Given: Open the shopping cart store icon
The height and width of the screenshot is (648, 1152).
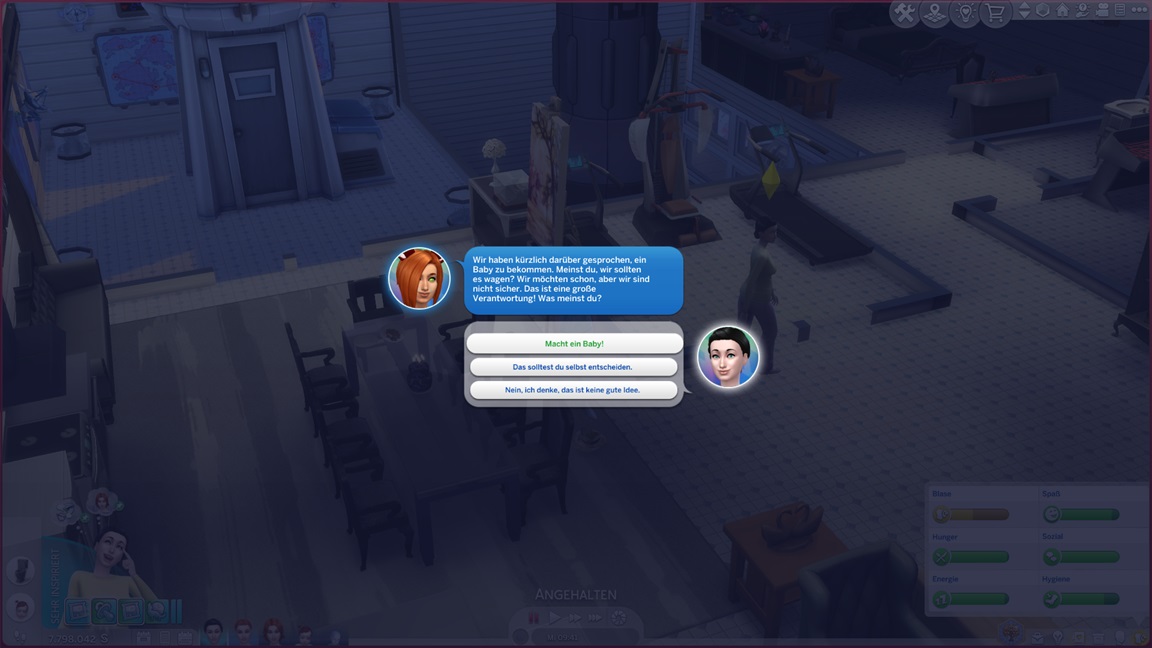Looking at the screenshot, I should coord(995,13).
